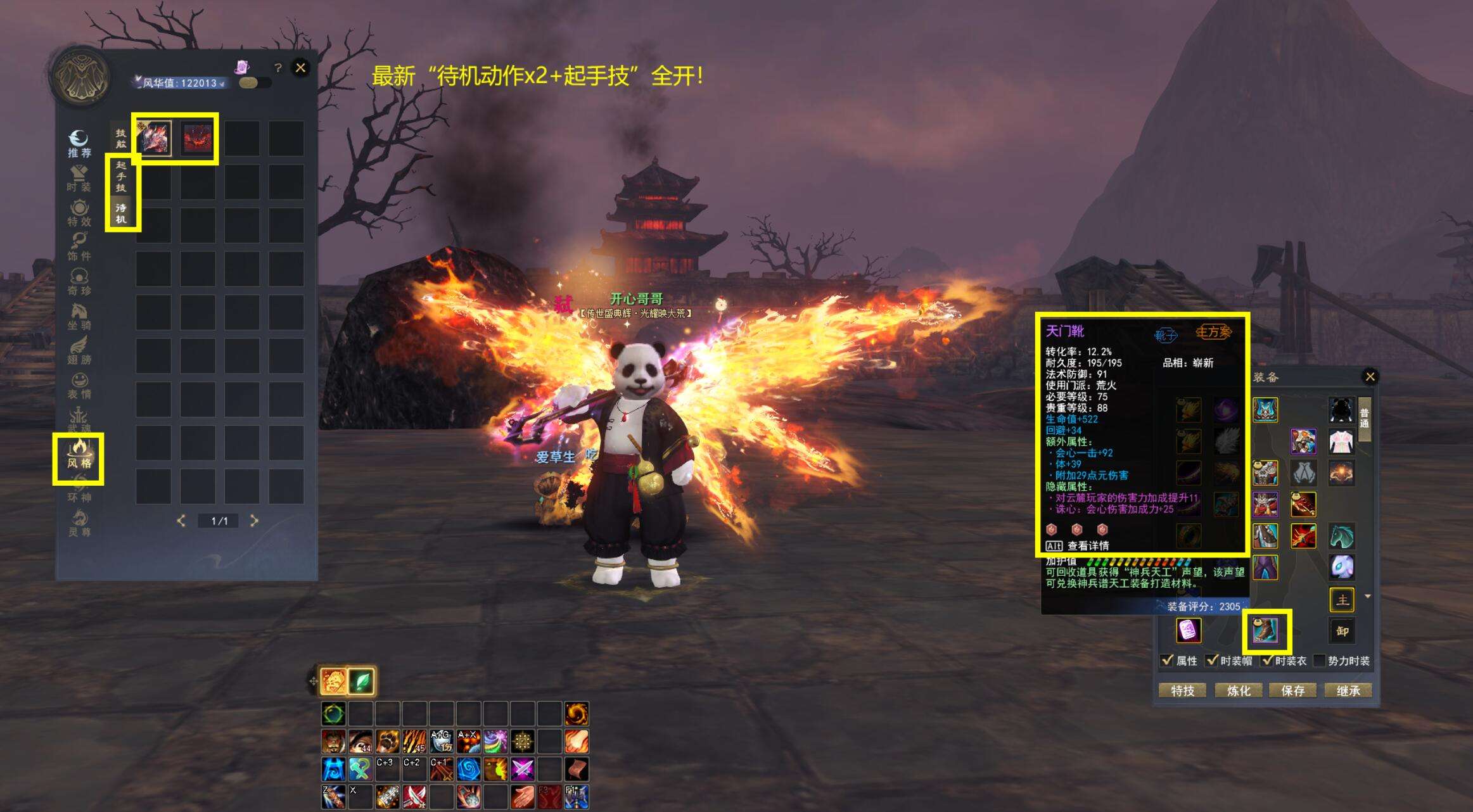1473x812 pixels.
Task: Open the 坐骑 mounts category
Action: click(x=79, y=317)
